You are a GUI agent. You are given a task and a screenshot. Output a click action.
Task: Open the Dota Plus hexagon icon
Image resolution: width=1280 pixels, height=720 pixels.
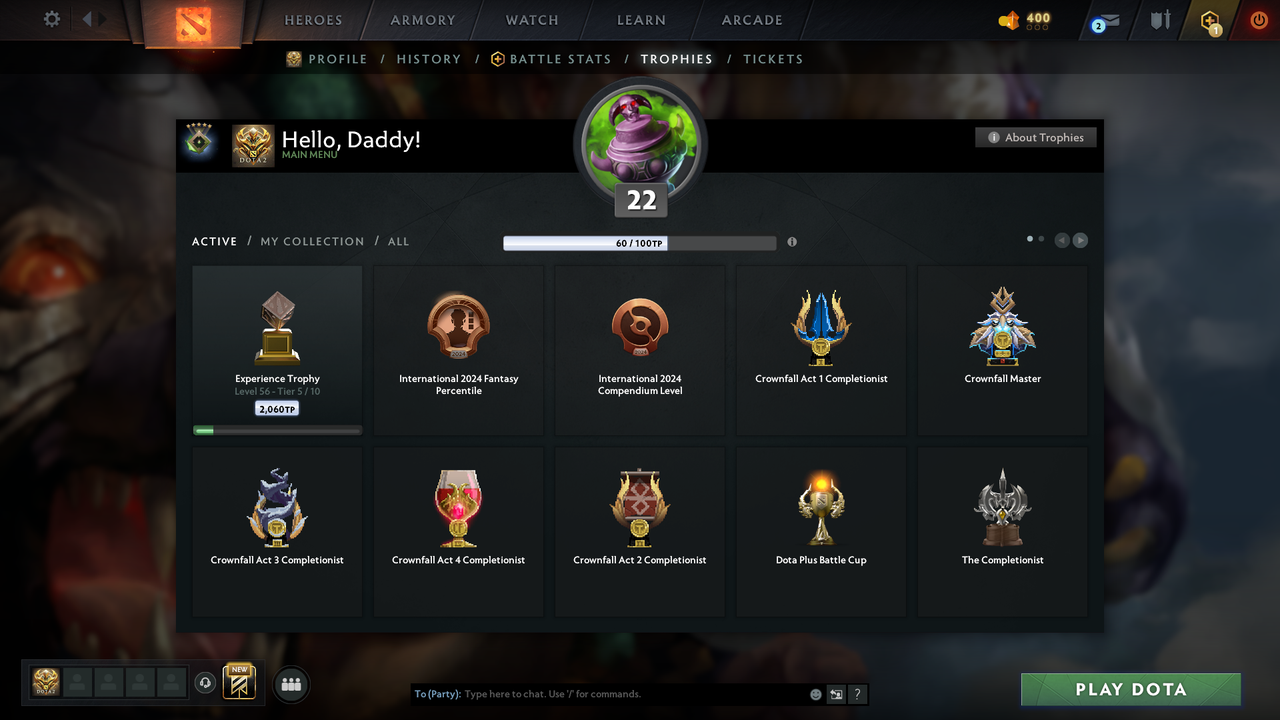click(x=1209, y=19)
